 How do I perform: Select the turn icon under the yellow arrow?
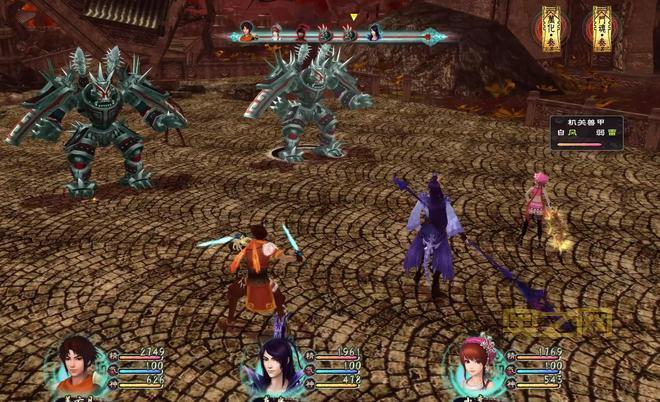point(351,33)
